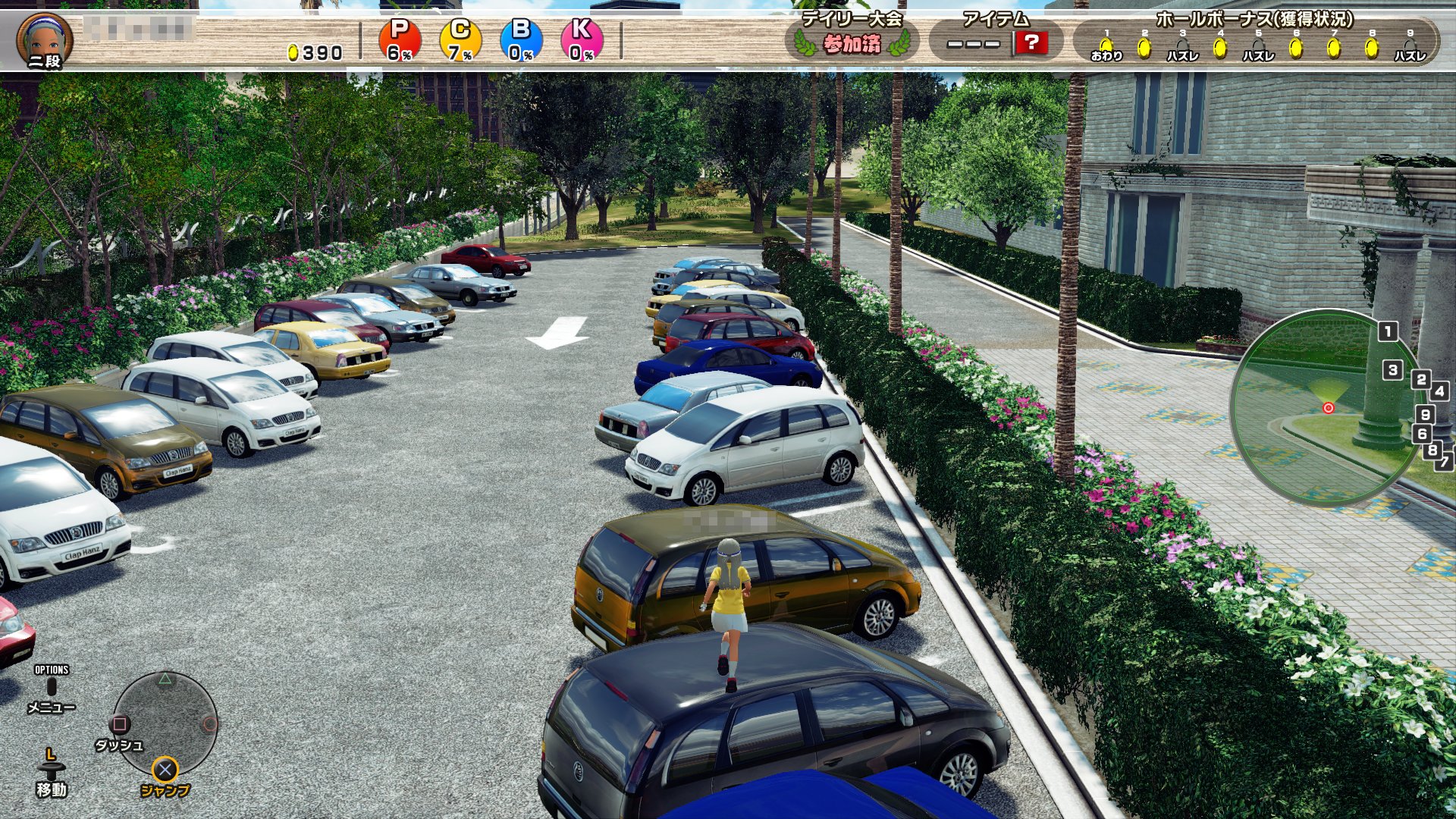Click the gold coin counter icon
The height and width of the screenshot is (819, 1456).
coord(293,52)
